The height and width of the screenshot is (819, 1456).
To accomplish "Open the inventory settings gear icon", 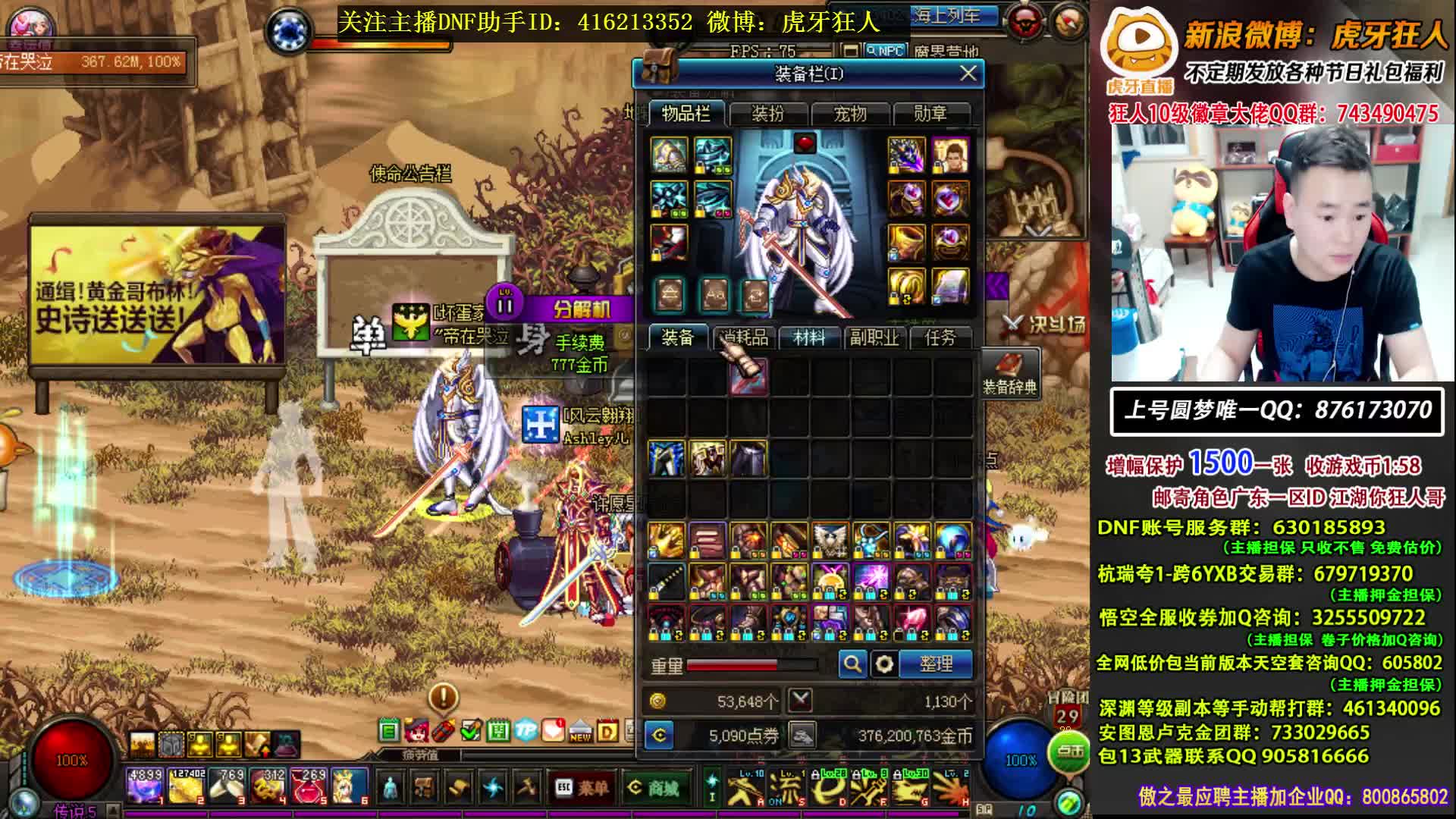I will tap(884, 666).
